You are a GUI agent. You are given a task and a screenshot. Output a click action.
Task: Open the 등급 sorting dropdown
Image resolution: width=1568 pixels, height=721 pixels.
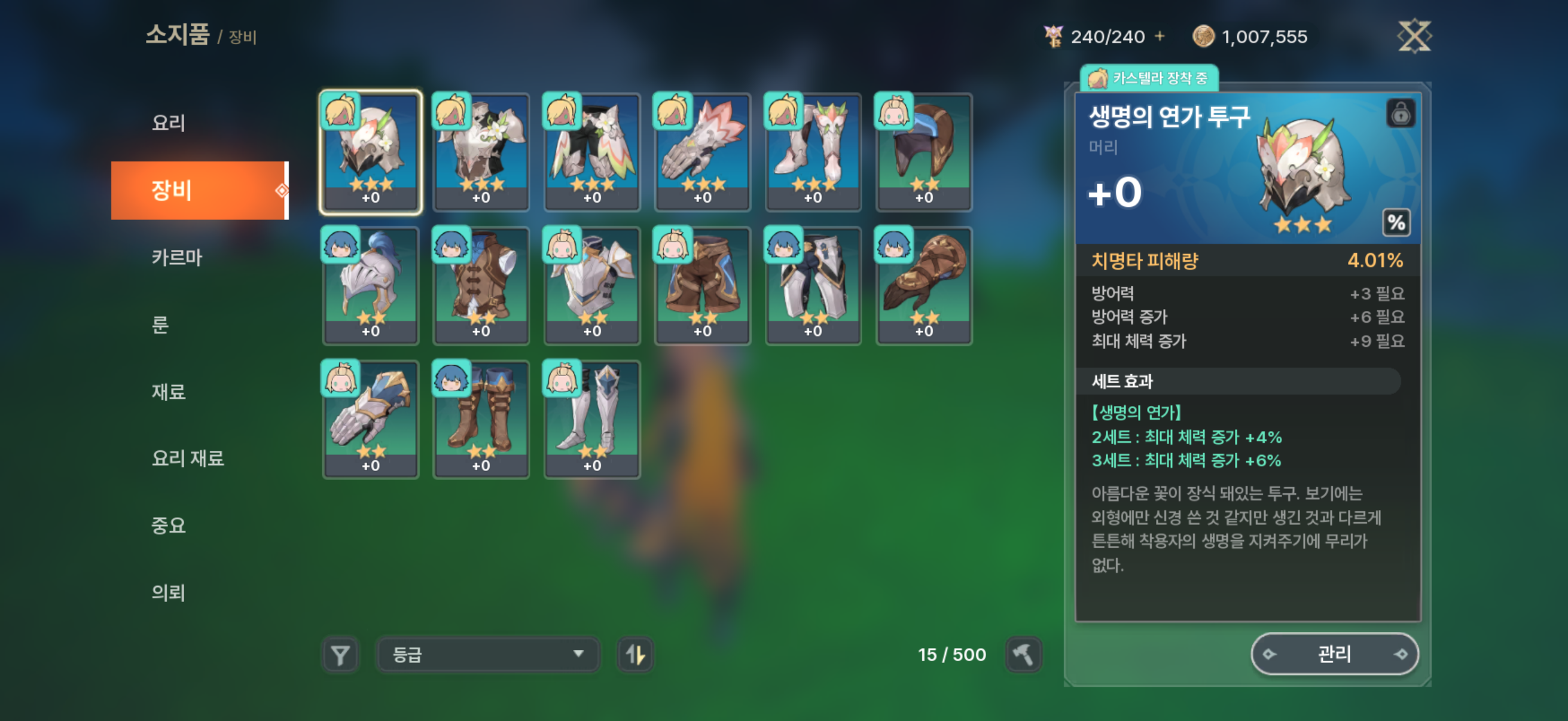[x=487, y=655]
